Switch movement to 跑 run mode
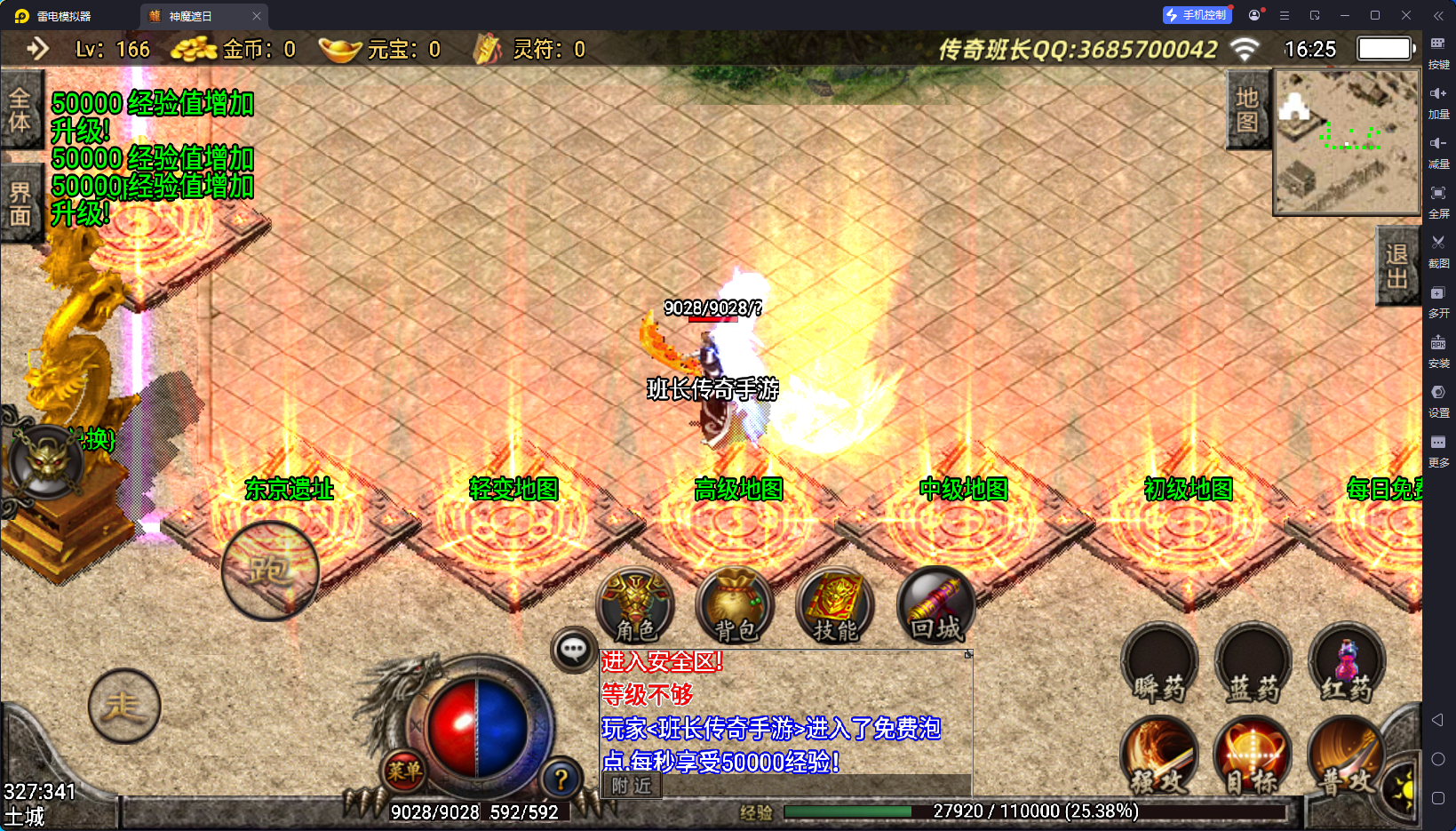 click(269, 570)
